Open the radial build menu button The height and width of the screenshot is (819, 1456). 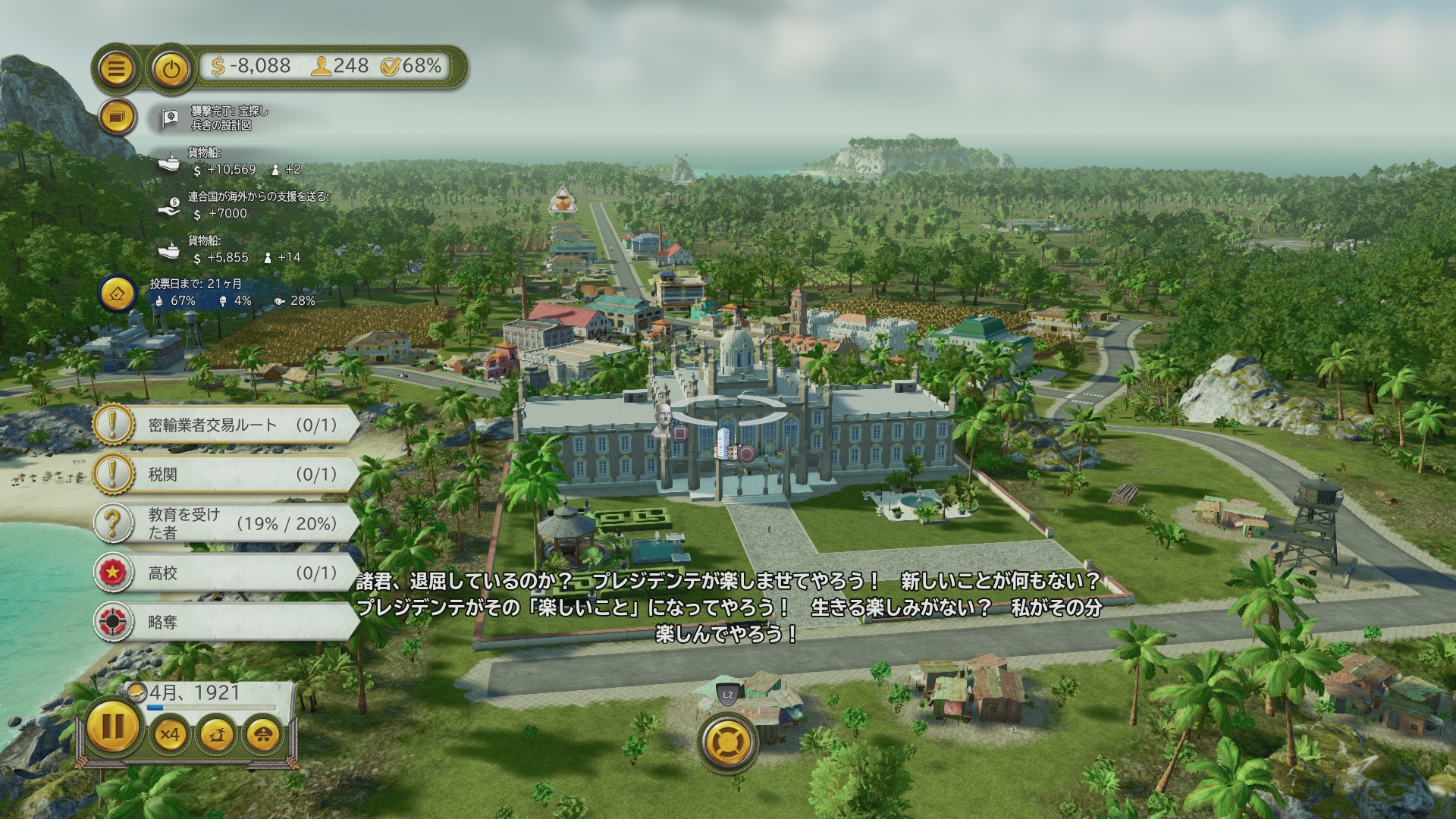click(x=728, y=742)
